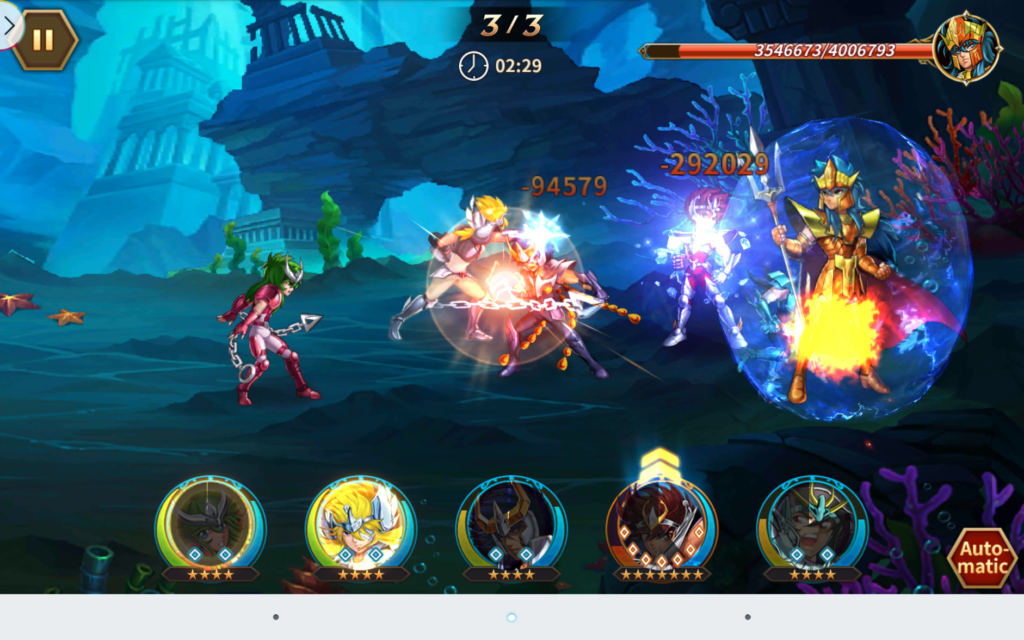This screenshot has width=1024, height=640.
Task: Toggle the Automatic battle mode
Action: (x=981, y=558)
